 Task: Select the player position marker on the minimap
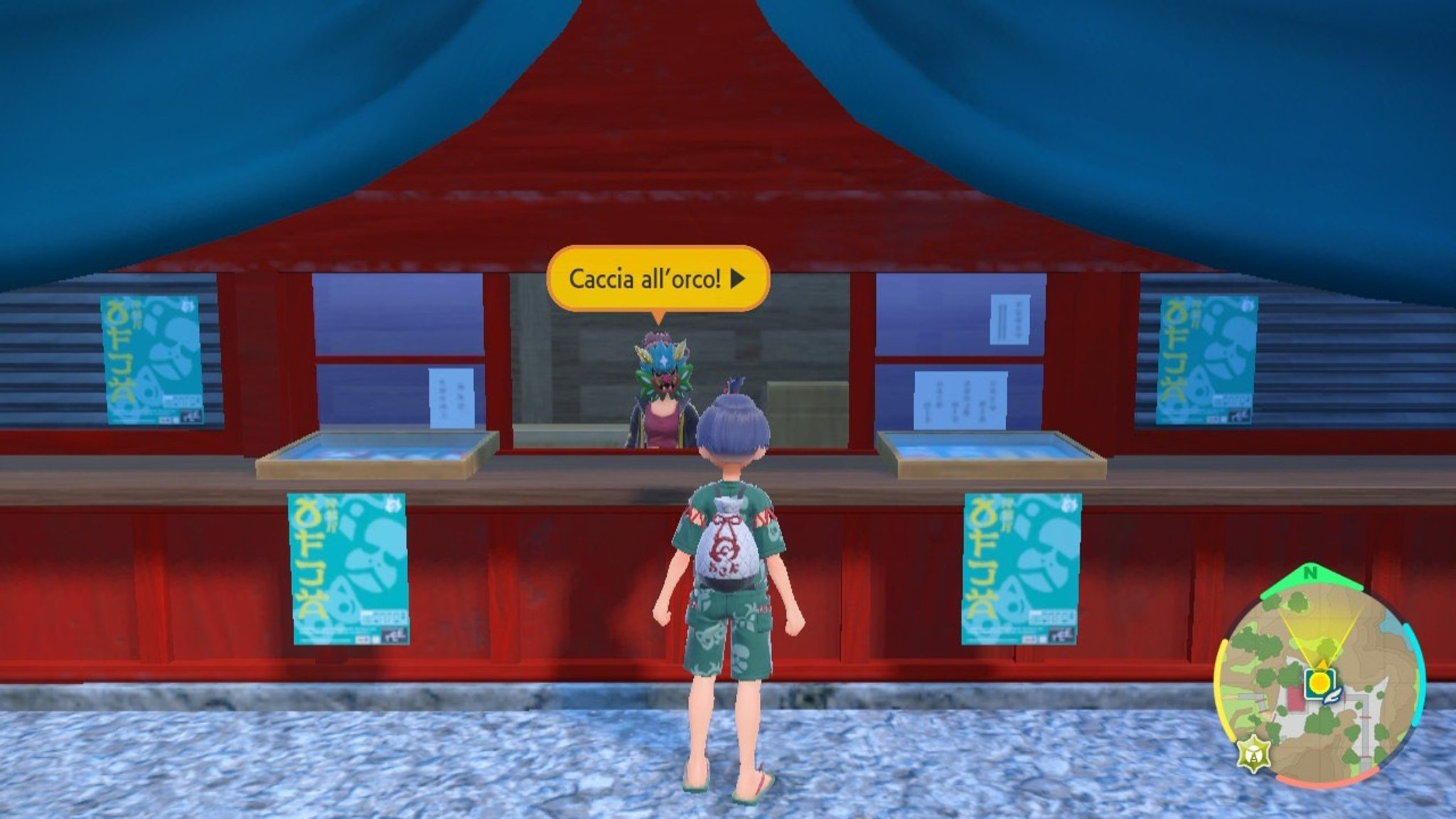(1322, 665)
